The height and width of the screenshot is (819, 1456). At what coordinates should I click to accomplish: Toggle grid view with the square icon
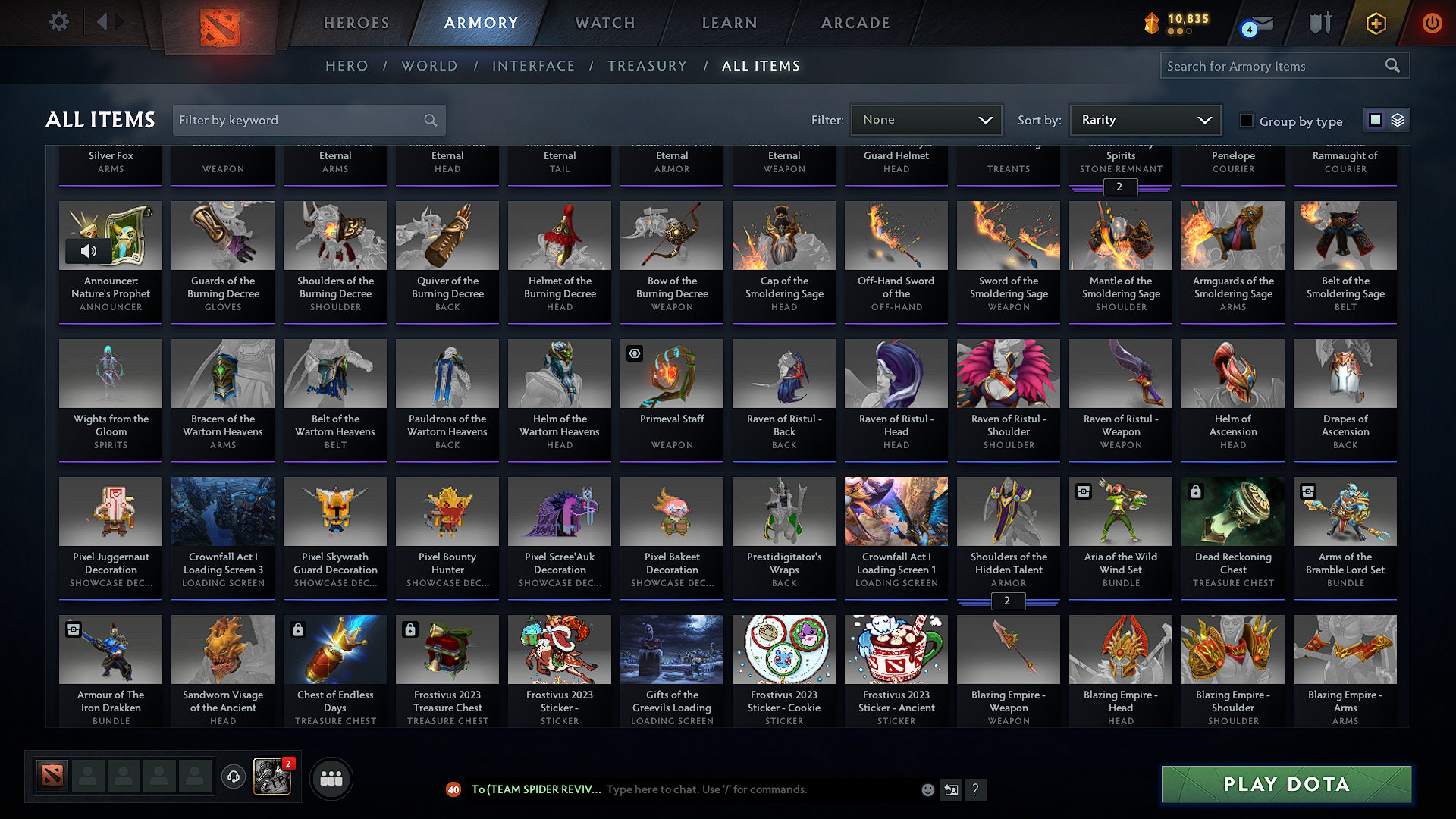[1376, 119]
